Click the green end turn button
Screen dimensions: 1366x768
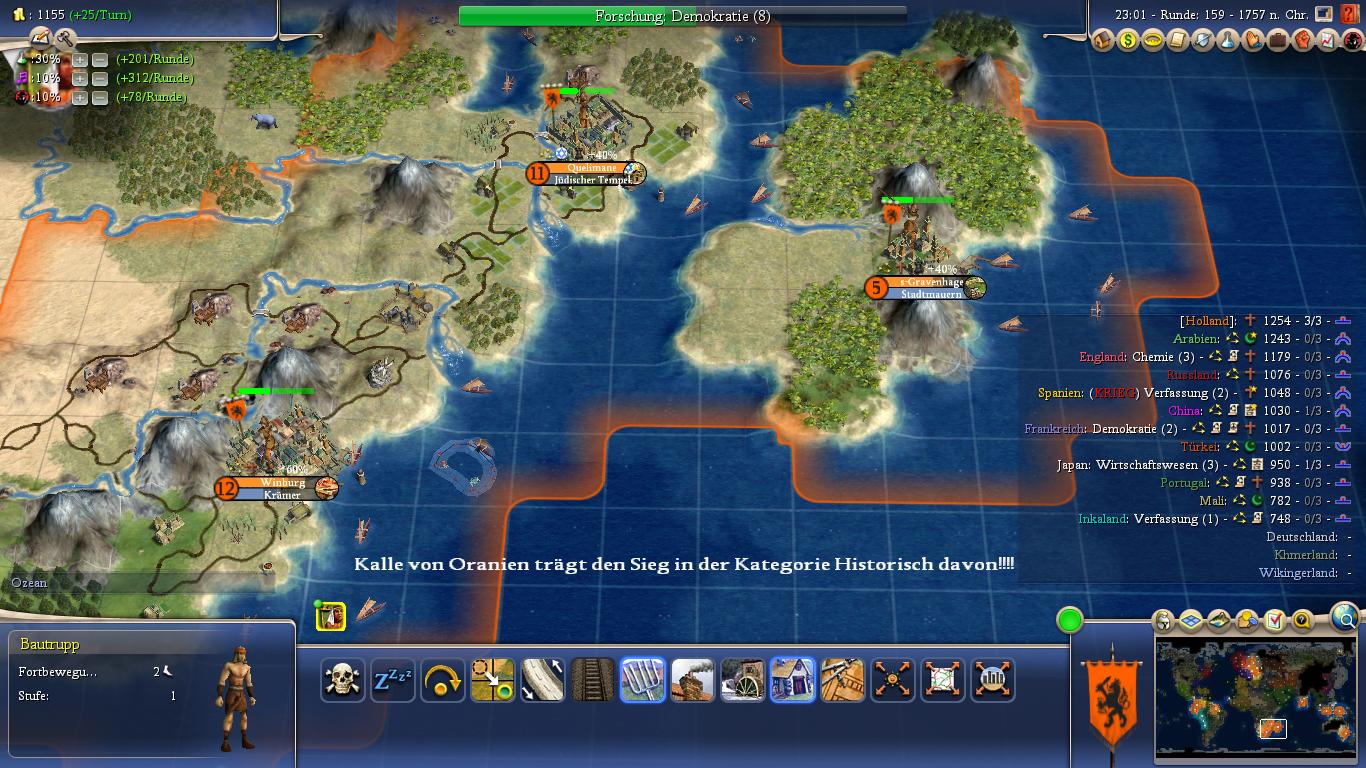1070,621
